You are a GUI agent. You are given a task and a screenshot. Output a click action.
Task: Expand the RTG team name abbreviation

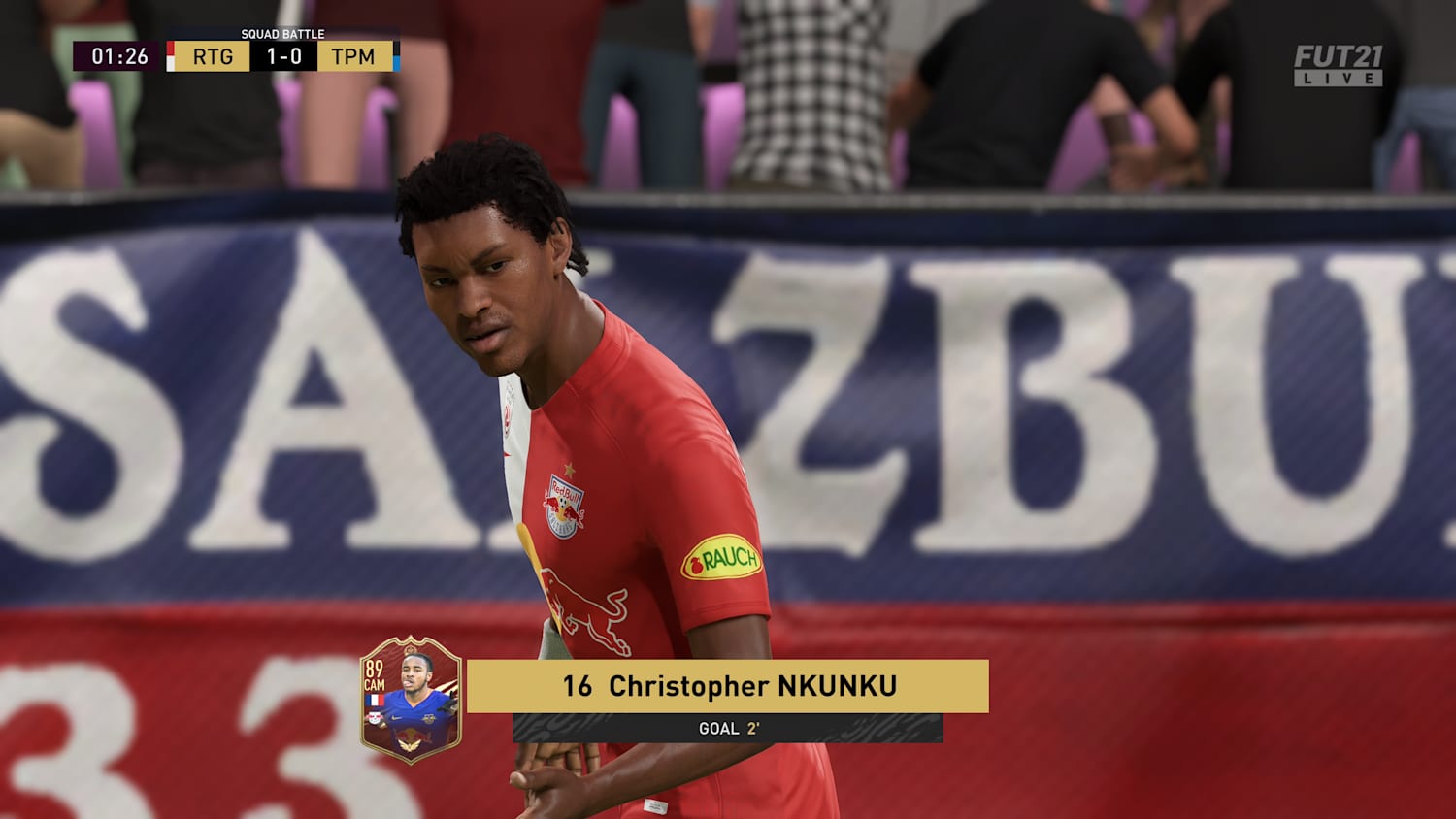pyautogui.click(x=212, y=55)
